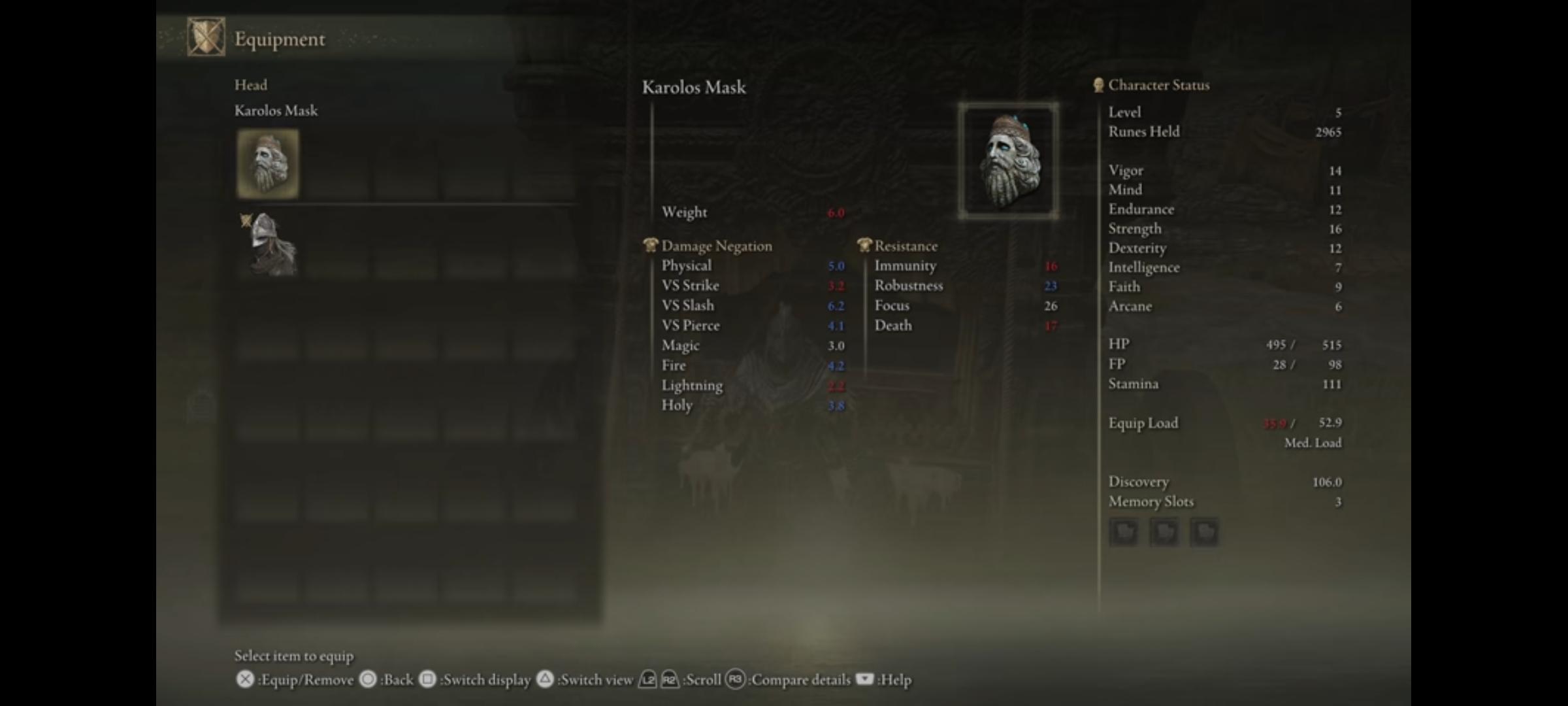Click the Character Status head icon
1568x706 pixels.
click(x=1098, y=84)
